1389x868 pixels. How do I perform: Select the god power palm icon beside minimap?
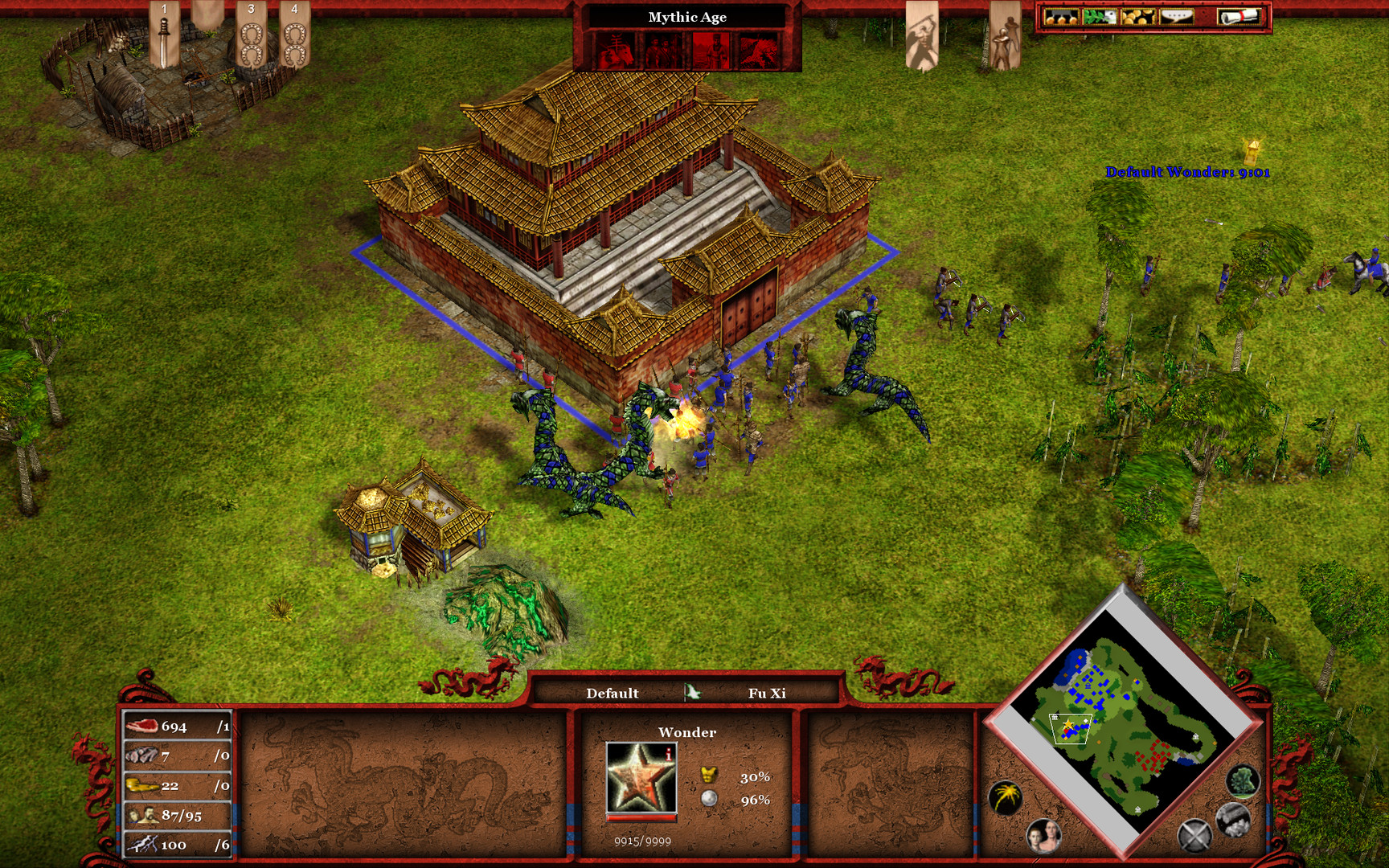(x=1005, y=796)
